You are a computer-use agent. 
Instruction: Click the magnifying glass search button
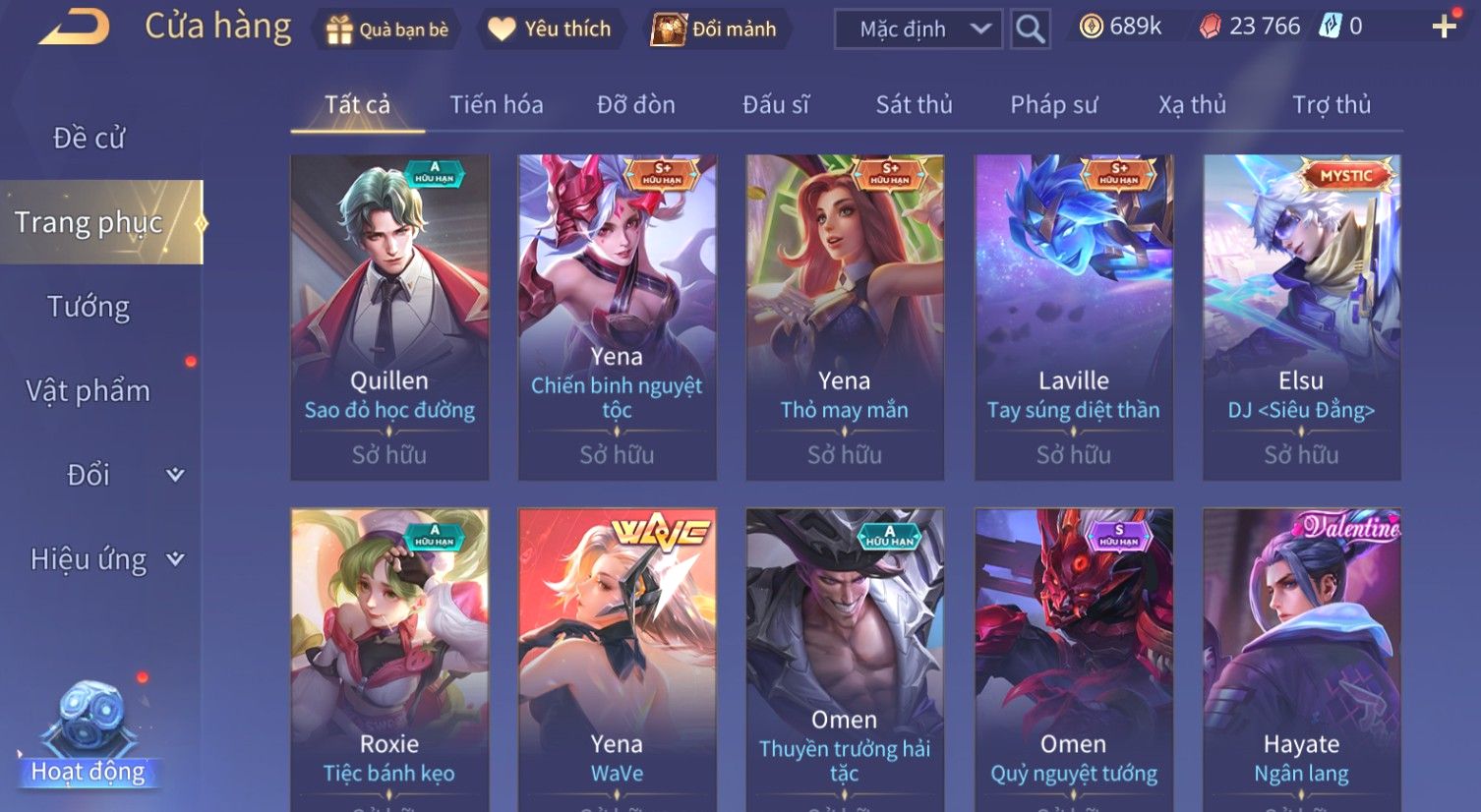[x=1030, y=29]
